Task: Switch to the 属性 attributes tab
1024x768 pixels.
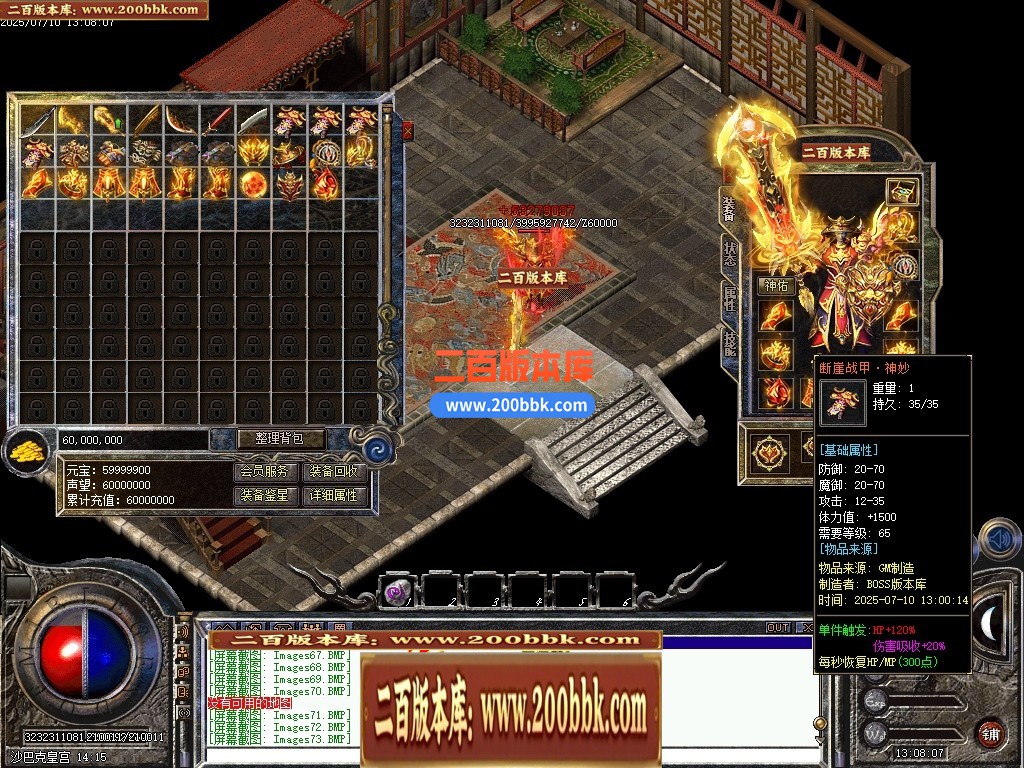Action: [x=729, y=297]
